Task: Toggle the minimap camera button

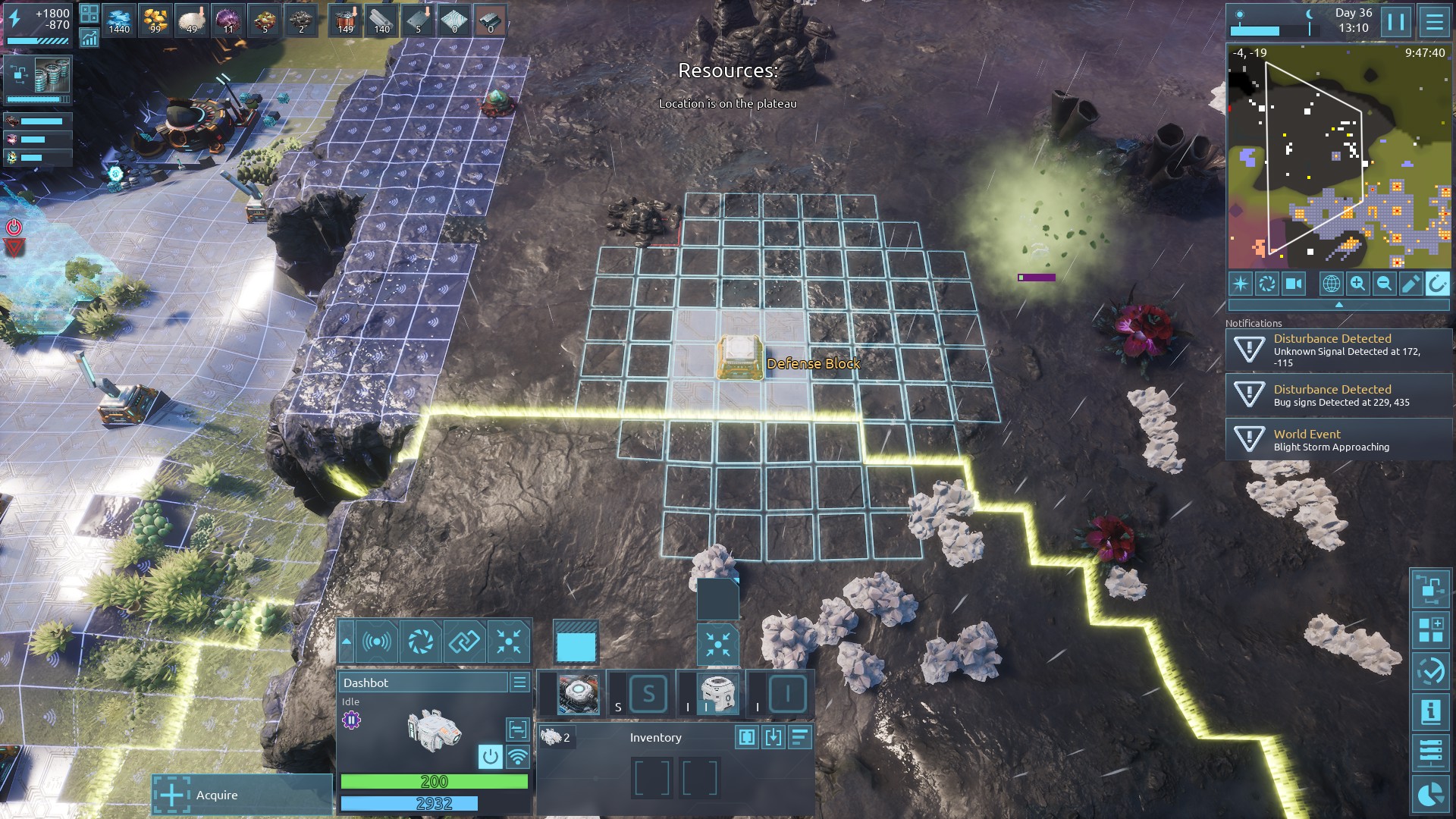Action: (1293, 284)
